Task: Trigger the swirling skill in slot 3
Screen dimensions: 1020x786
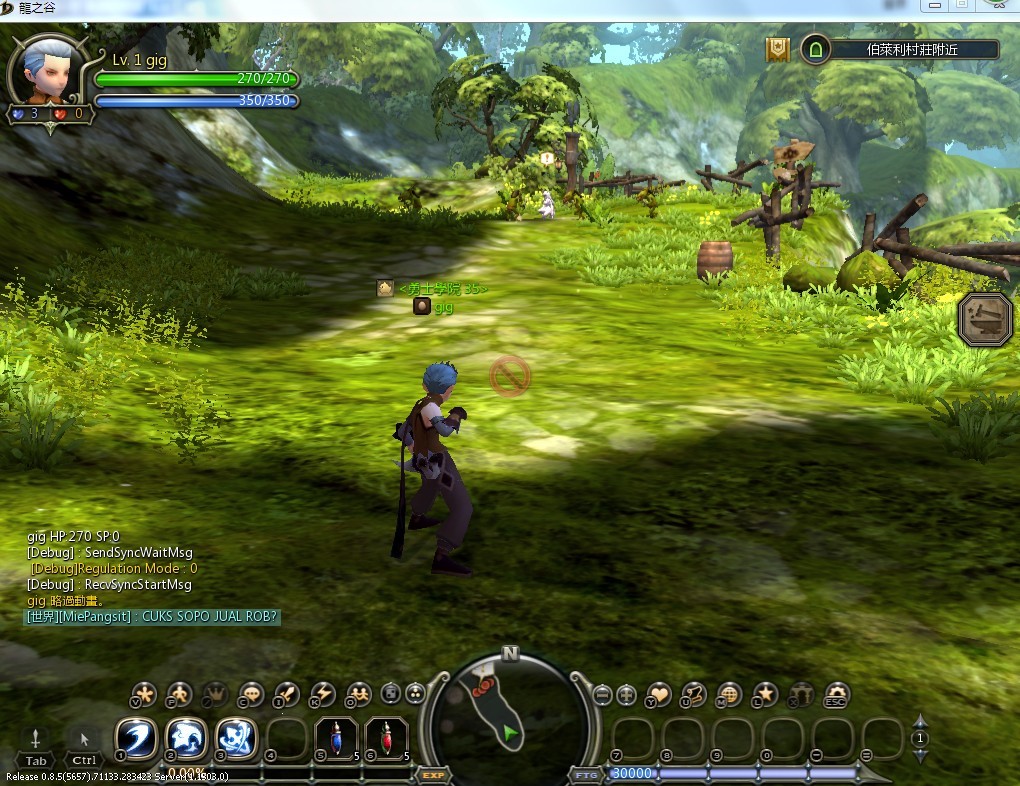Action: coord(236,739)
